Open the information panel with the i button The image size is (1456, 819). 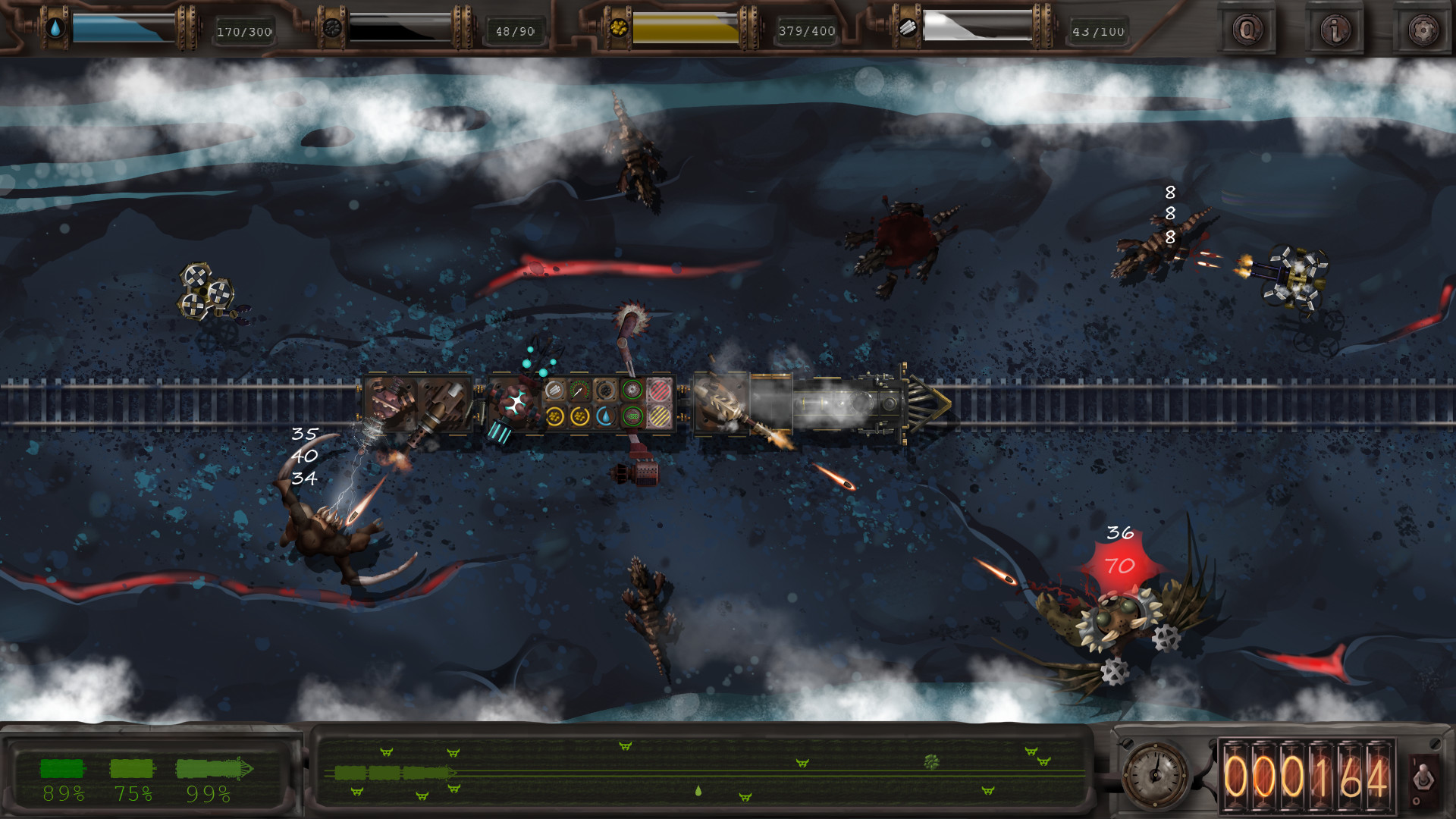point(1334,30)
